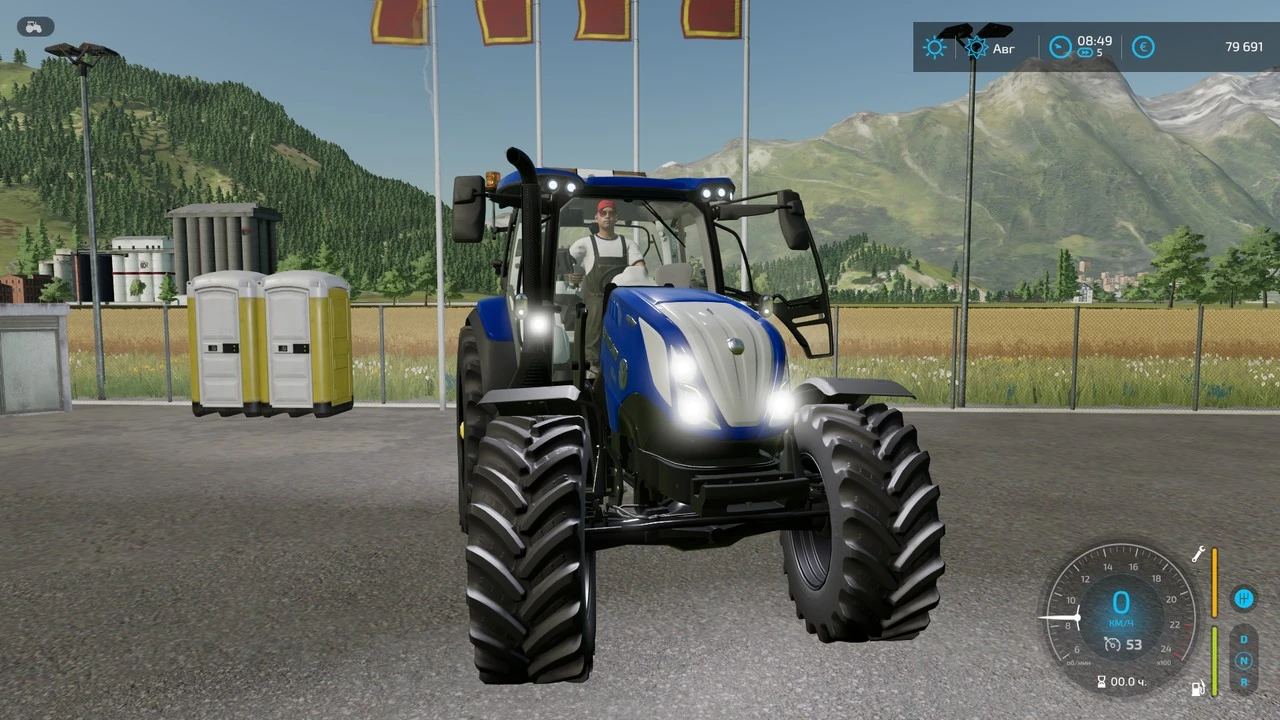The width and height of the screenshot is (1280, 720).
Task: Click the blue gearbox shifter icon
Action: pos(1244,598)
